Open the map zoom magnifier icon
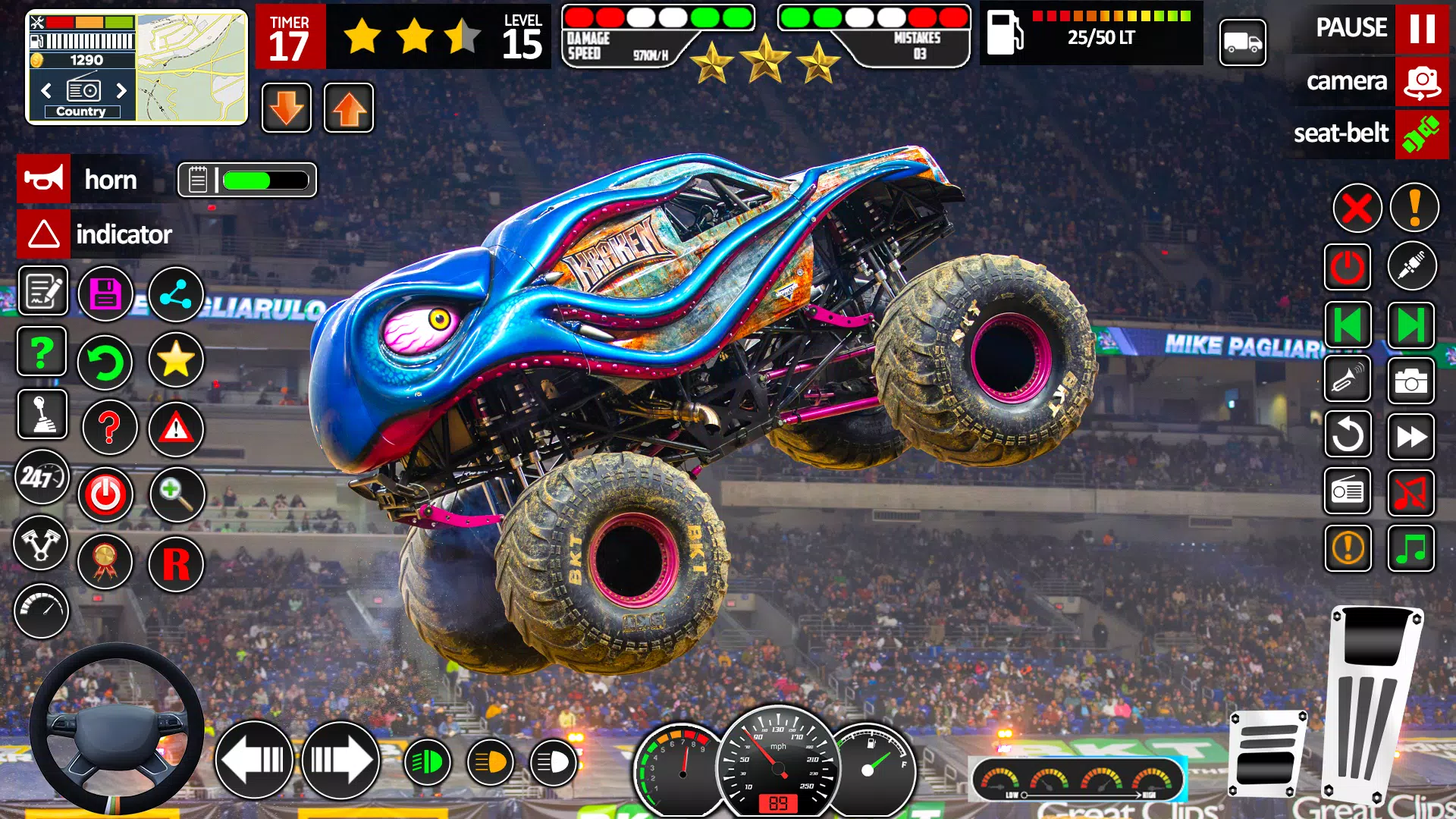Viewport: 1456px width, 819px height. click(176, 494)
